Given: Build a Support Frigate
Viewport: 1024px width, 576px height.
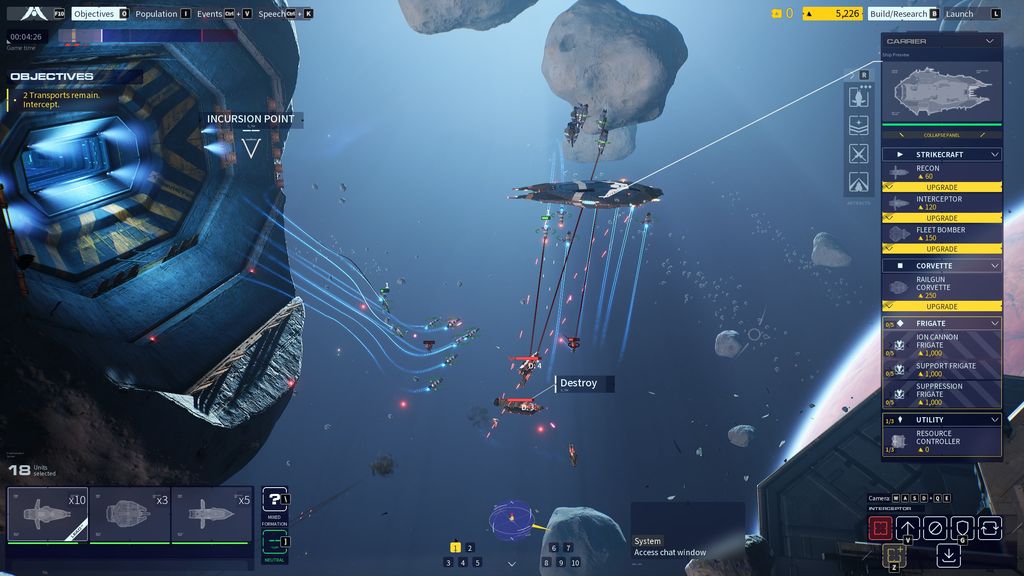Looking at the screenshot, I should pyautogui.click(x=941, y=369).
